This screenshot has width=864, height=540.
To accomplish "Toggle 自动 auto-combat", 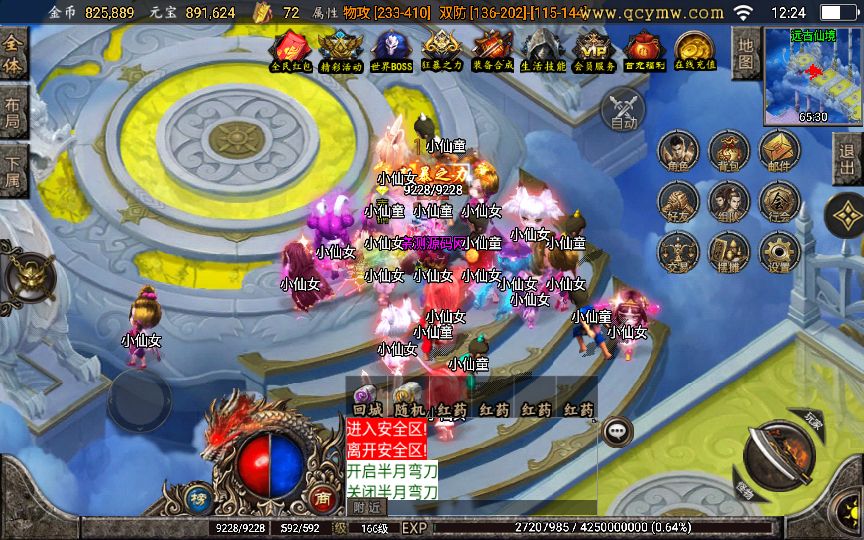I will click(623, 109).
